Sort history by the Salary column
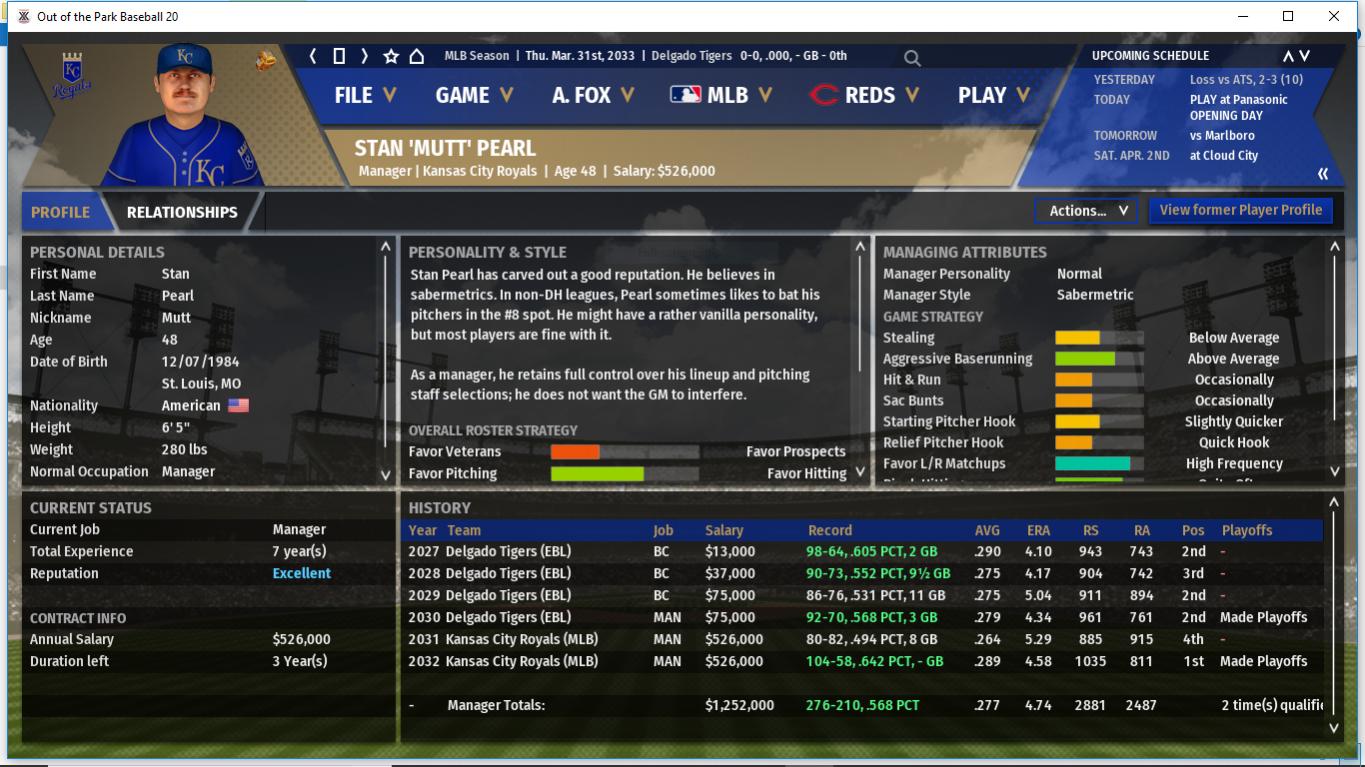Screen dimensions: 1365x767 (x=724, y=530)
